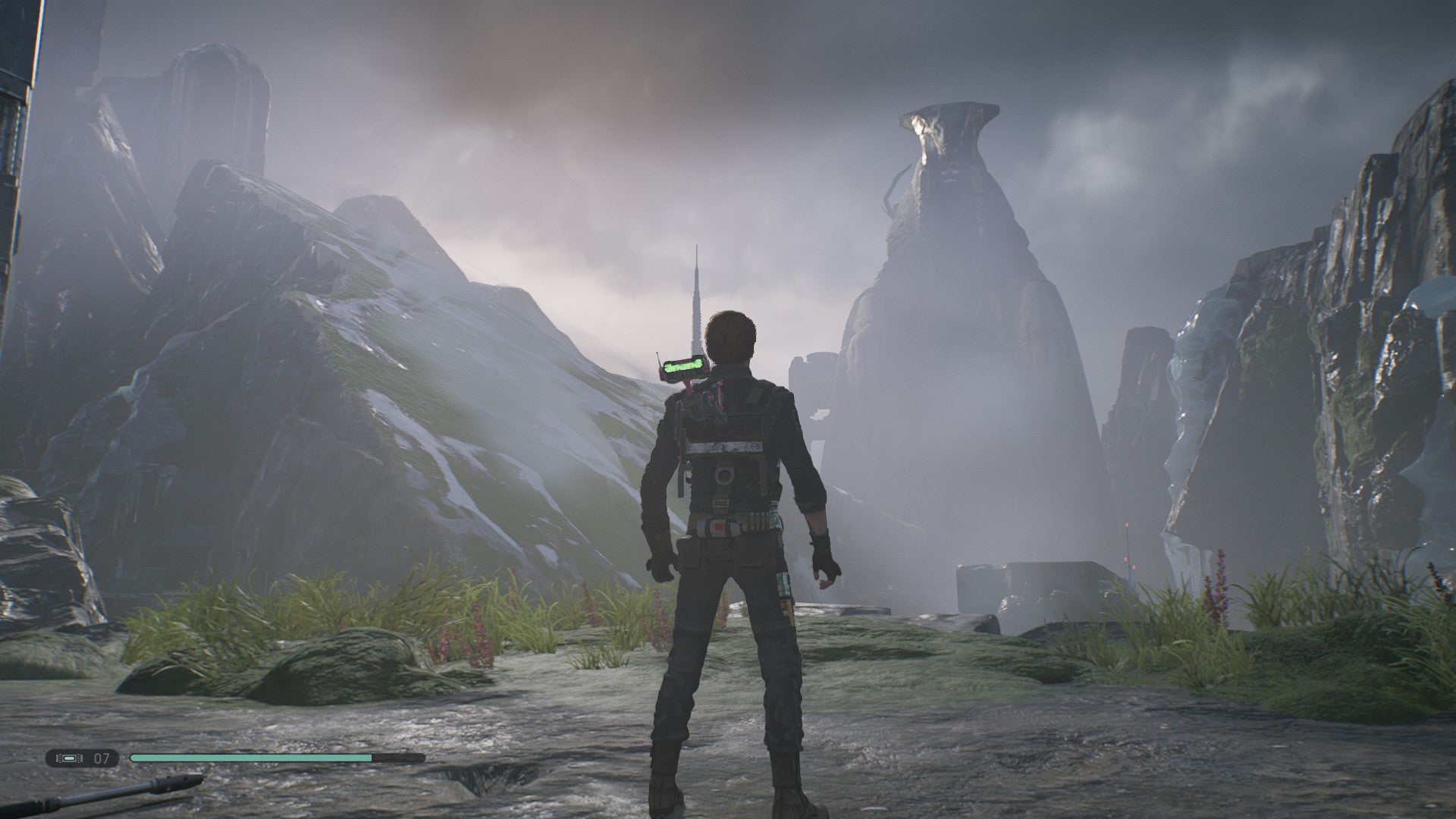Click the teal health bar at the bottom
The width and height of the screenshot is (1456, 819).
[x=250, y=759]
